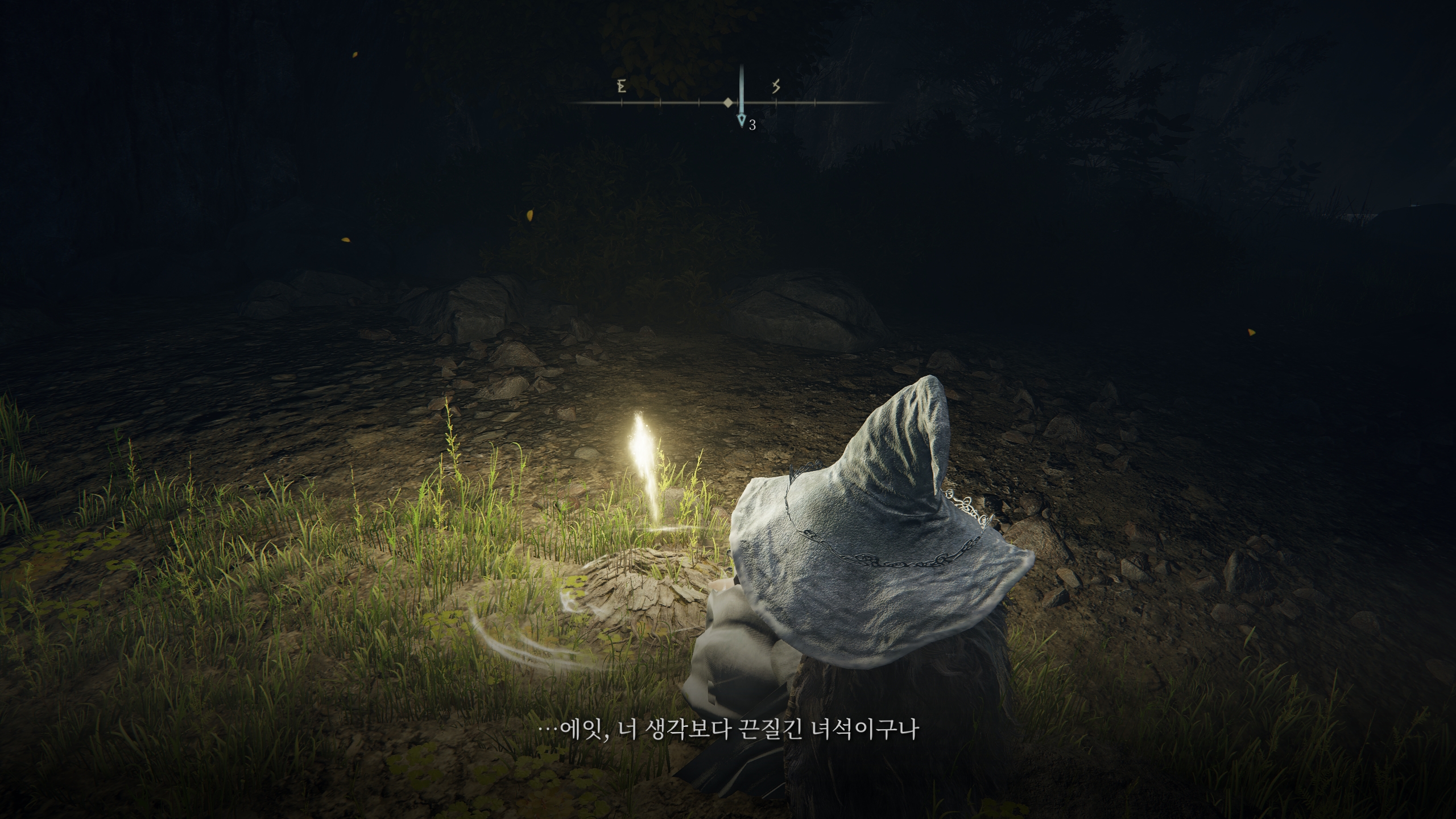This screenshot has width=1456, height=819.
Task: Click the white diamond waypoint on the compass
Action: click(x=728, y=104)
